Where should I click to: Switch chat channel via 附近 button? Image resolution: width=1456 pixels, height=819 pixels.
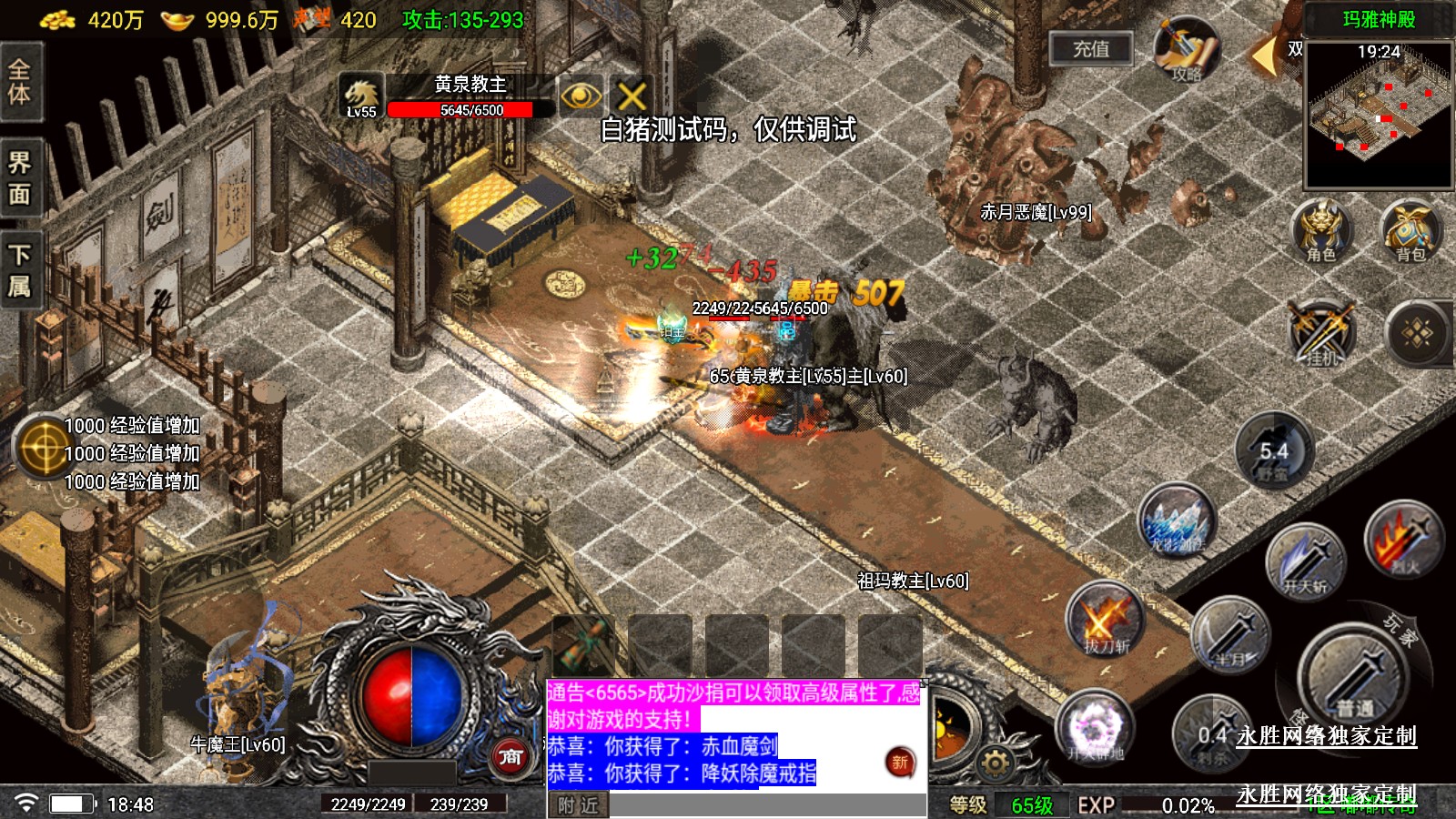578,805
